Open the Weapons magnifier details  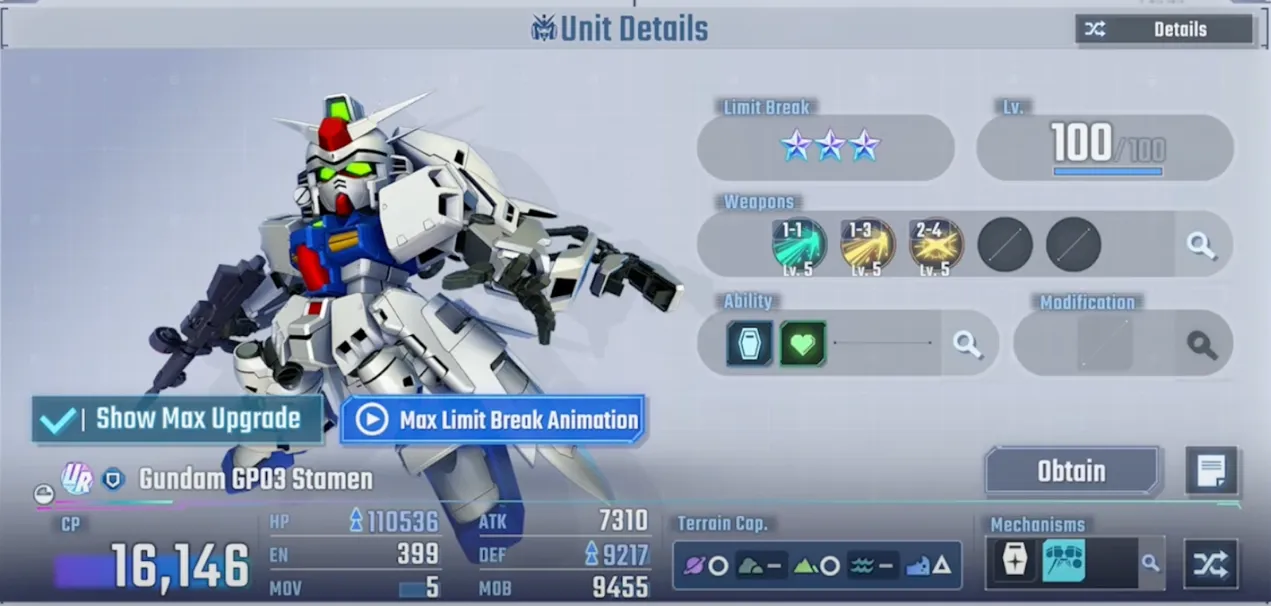[x=1201, y=244]
